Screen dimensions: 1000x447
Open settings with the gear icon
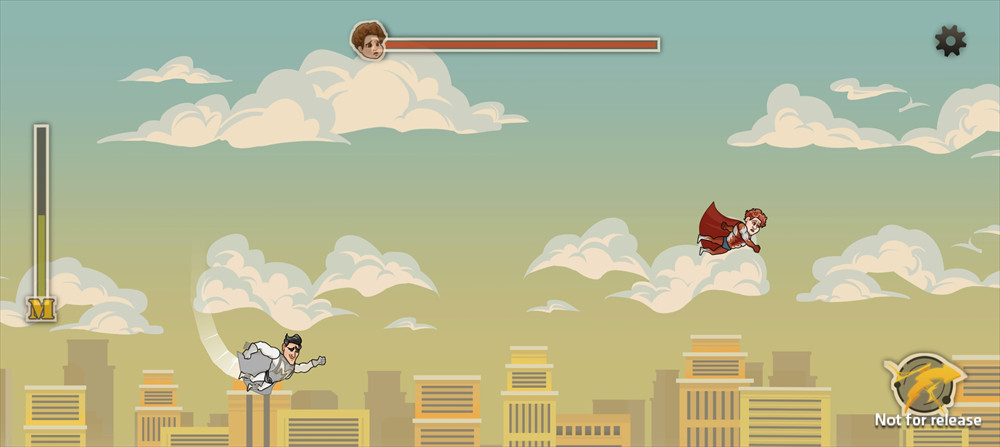click(x=950, y=40)
